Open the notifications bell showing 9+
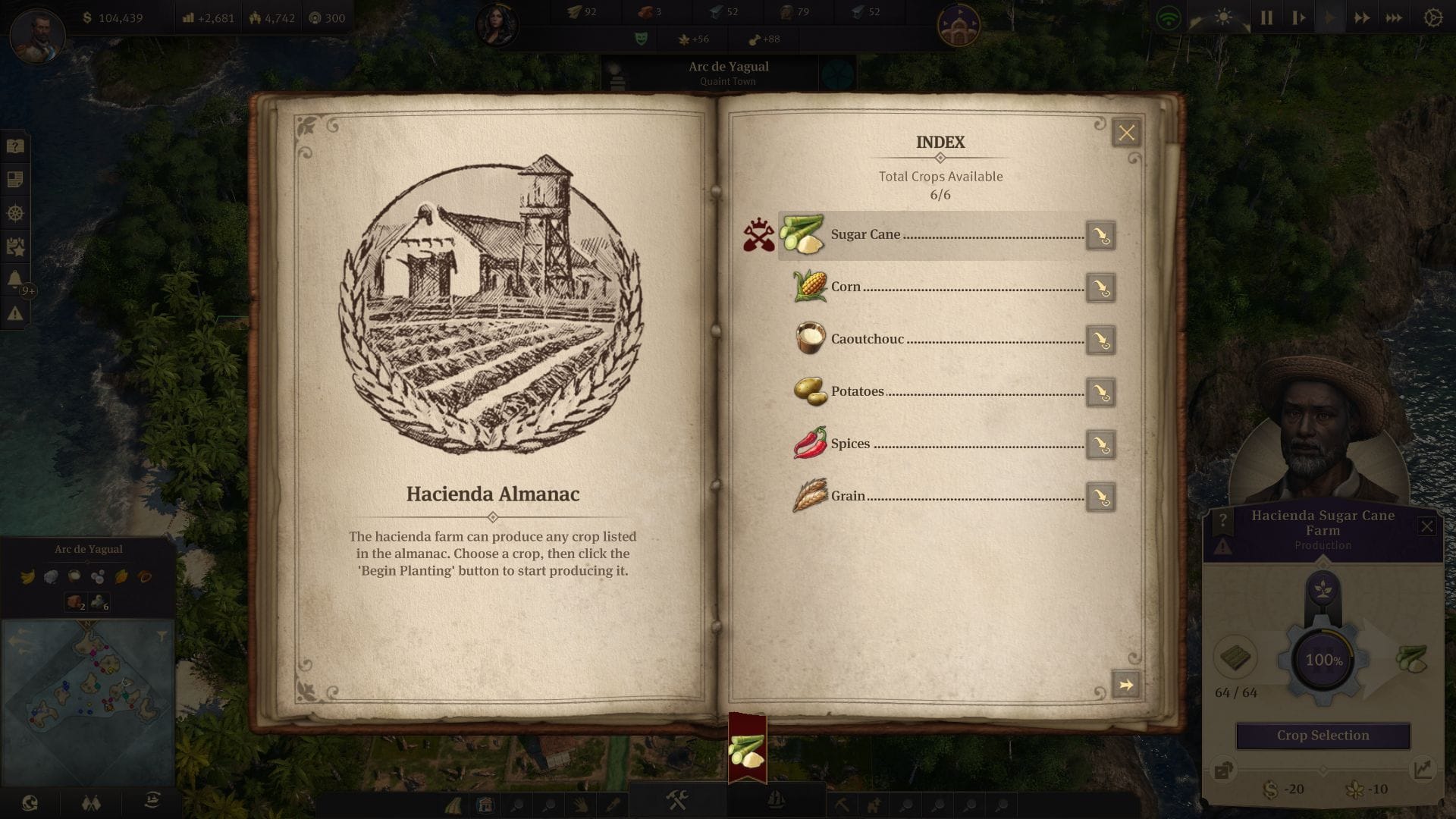1456x819 pixels. coord(14,274)
